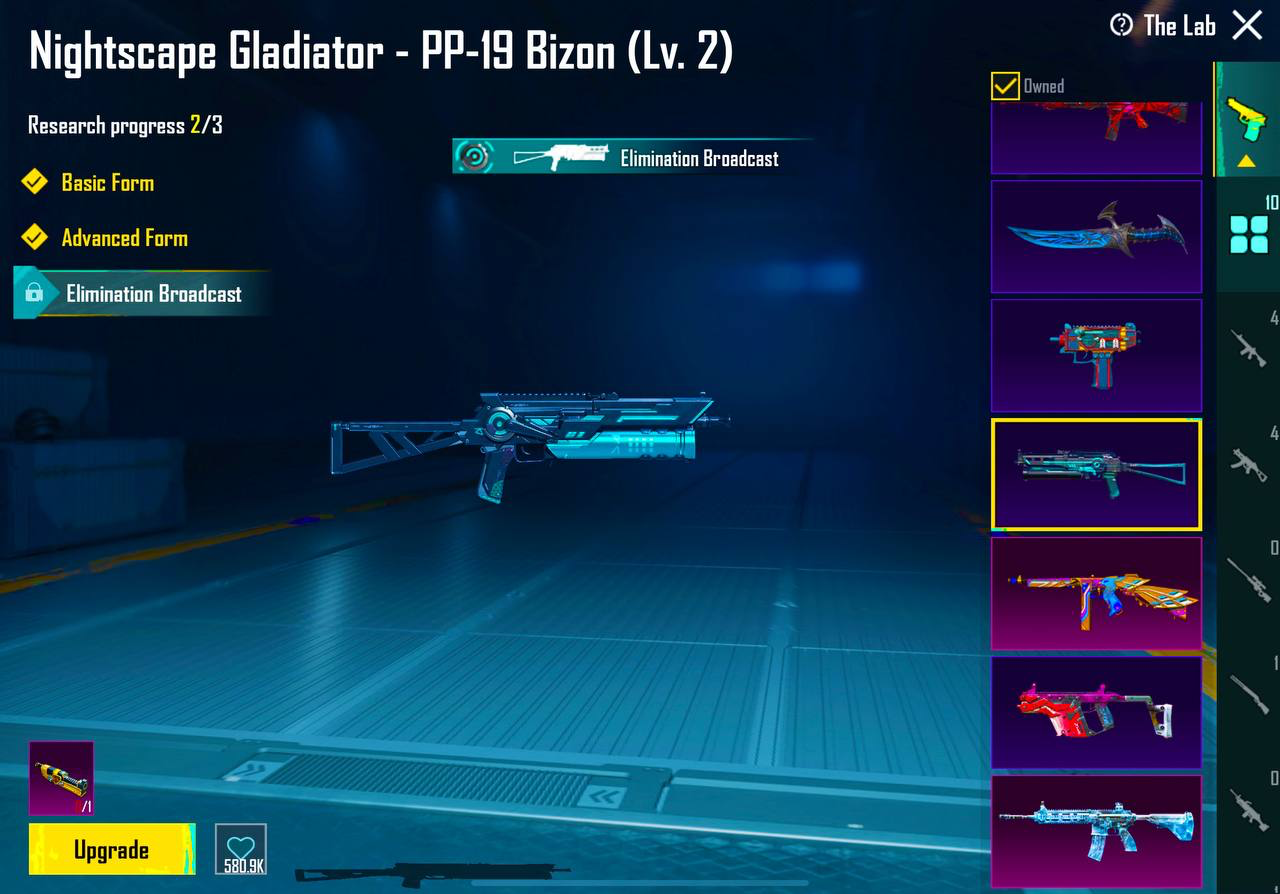Pick the orange winged Thompson skin thumbnail
Viewport: 1280px width, 894px height.
click(x=1096, y=593)
